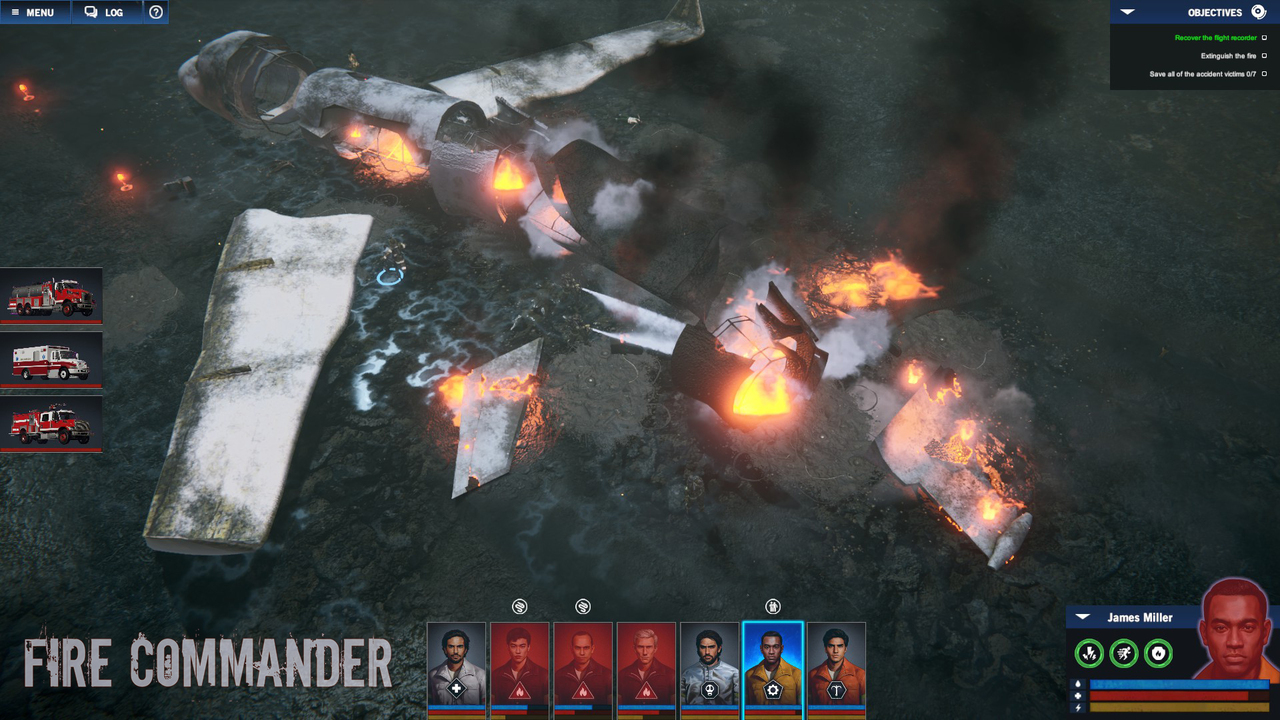Click the question mark help button
This screenshot has width=1280, height=720.
coord(156,12)
